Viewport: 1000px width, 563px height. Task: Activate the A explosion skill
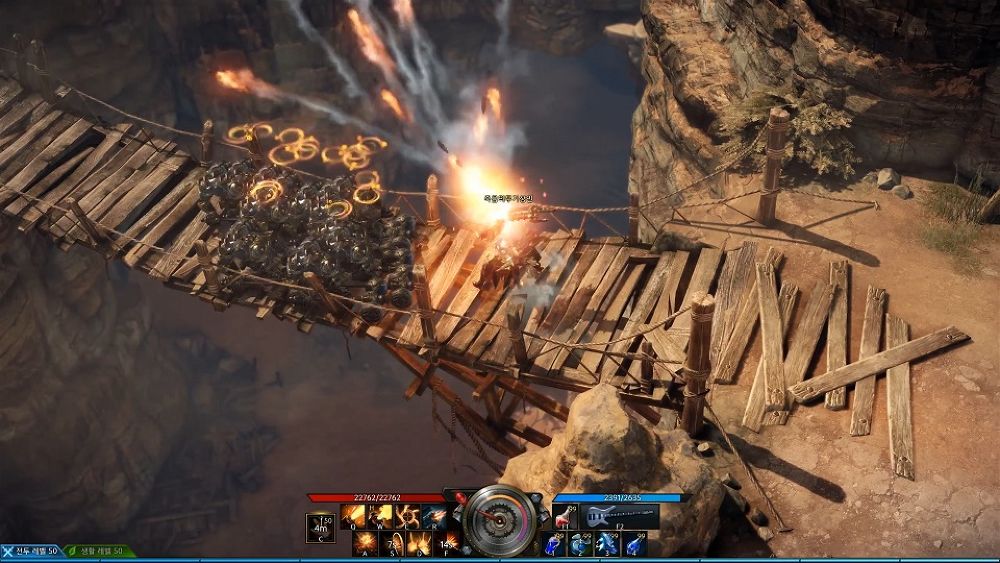point(365,544)
